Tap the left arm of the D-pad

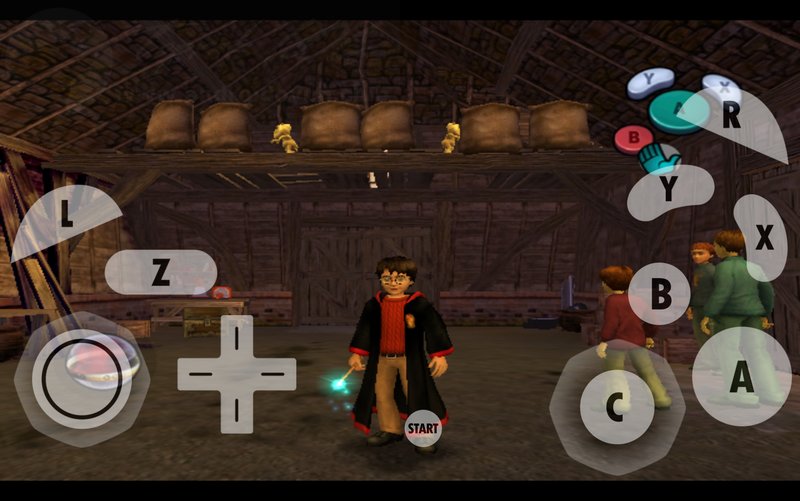199,374
